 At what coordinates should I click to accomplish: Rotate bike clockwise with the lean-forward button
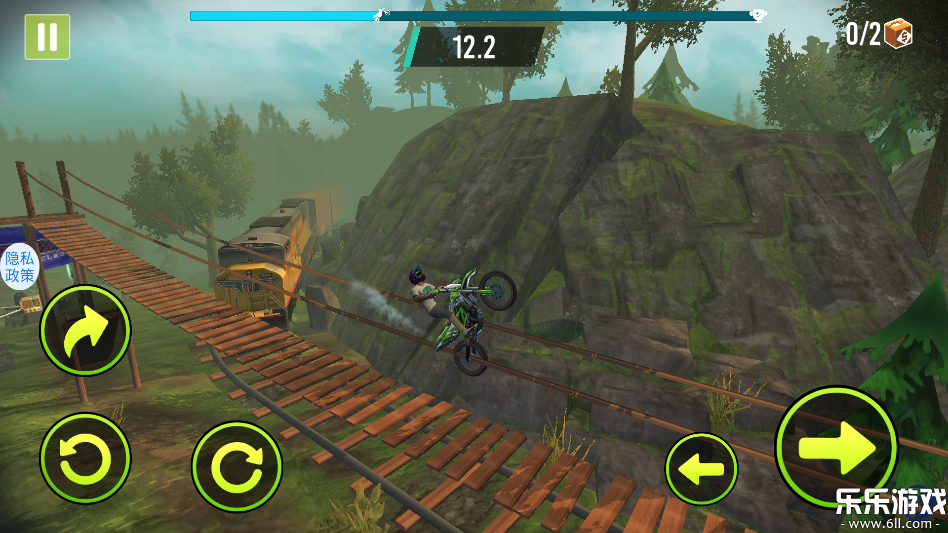point(237,466)
